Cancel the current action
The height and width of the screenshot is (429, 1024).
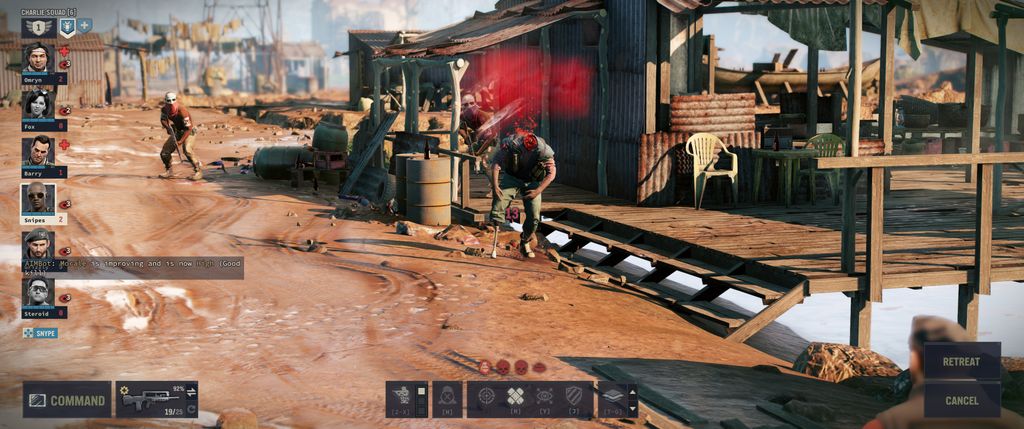[x=961, y=400]
